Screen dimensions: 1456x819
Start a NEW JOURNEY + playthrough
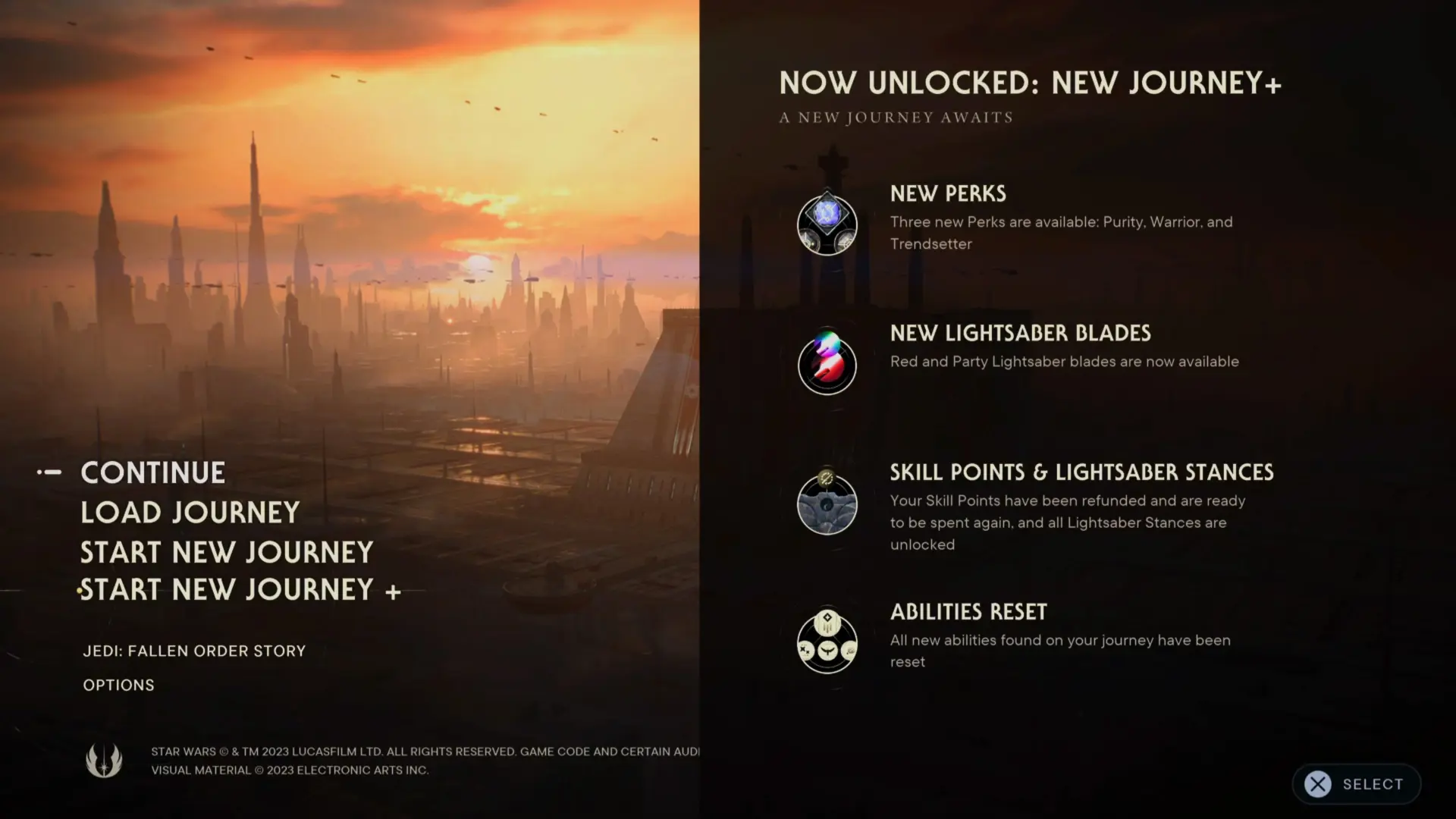point(240,590)
